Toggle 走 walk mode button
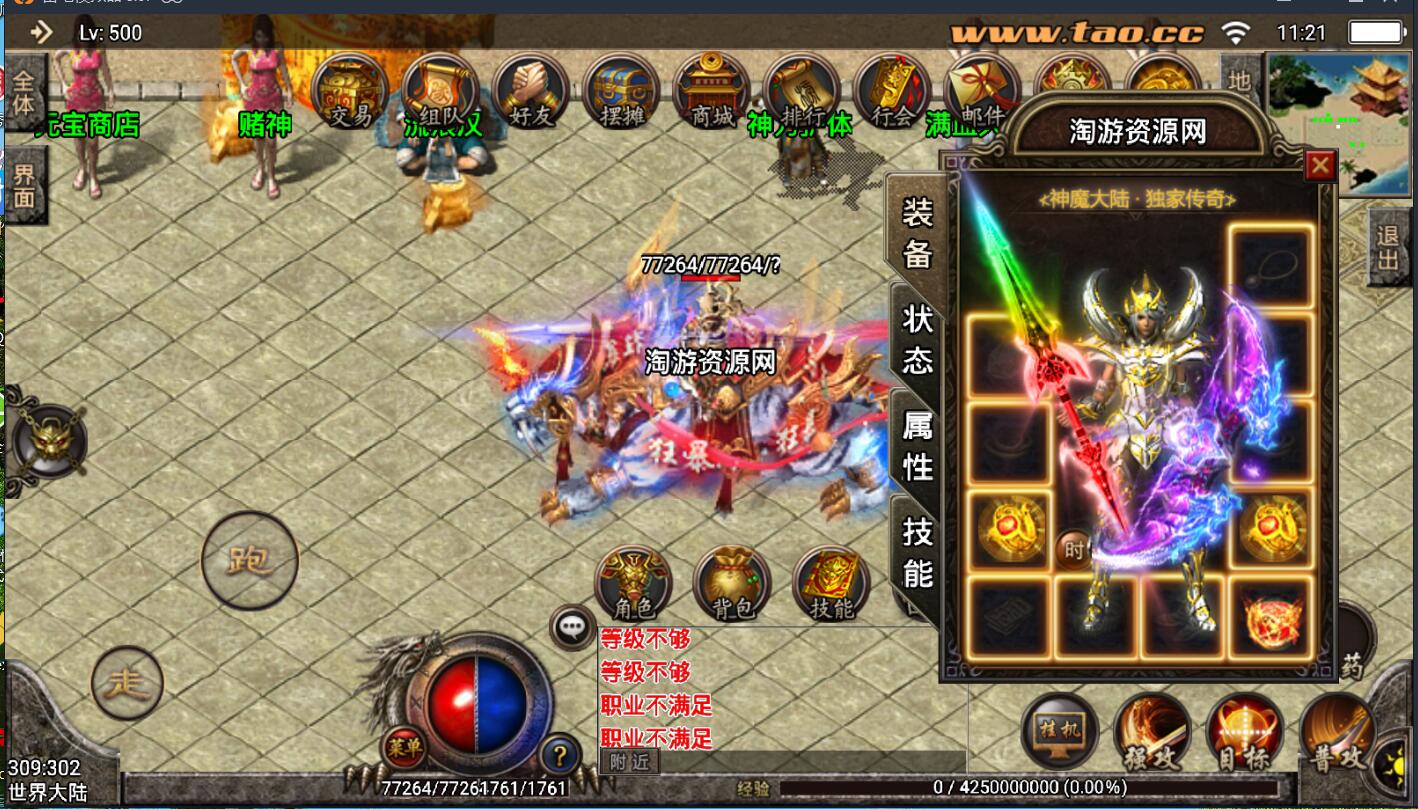Image resolution: width=1418 pixels, height=809 pixels. [127, 683]
